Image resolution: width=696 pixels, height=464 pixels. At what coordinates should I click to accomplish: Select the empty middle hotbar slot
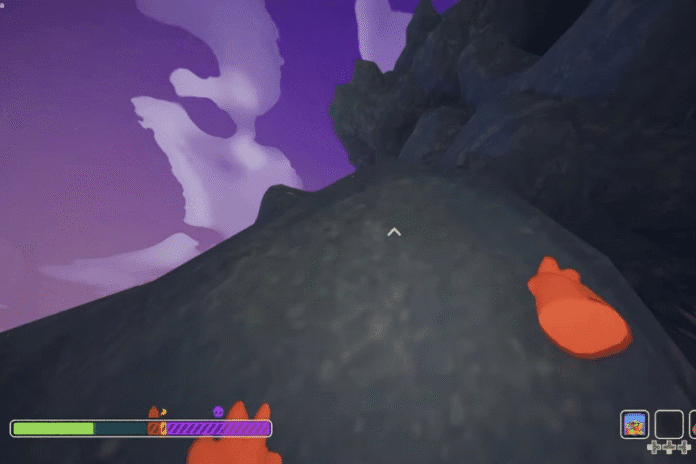pyautogui.click(x=669, y=424)
